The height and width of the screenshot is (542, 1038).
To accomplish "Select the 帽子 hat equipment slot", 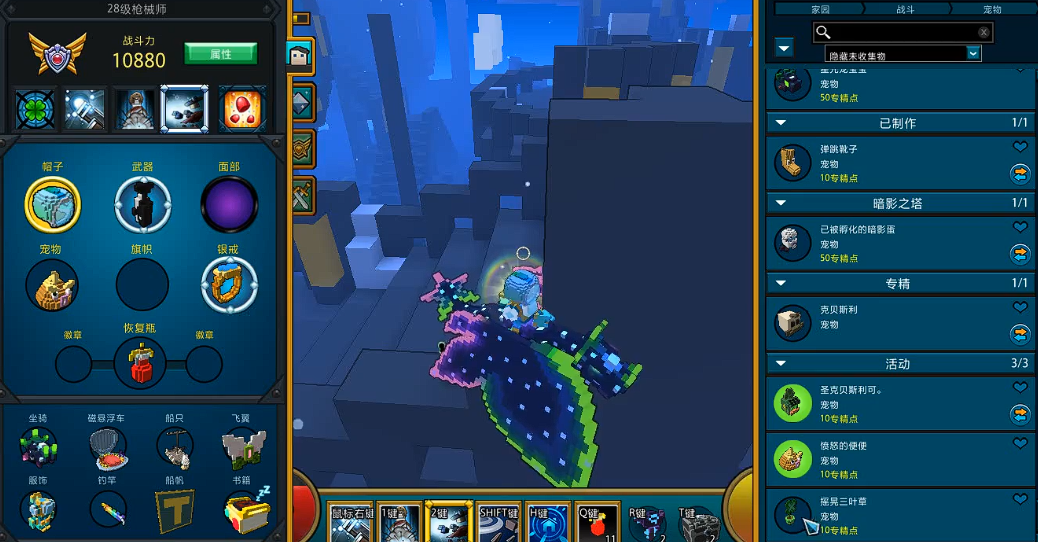I will coord(52,203).
